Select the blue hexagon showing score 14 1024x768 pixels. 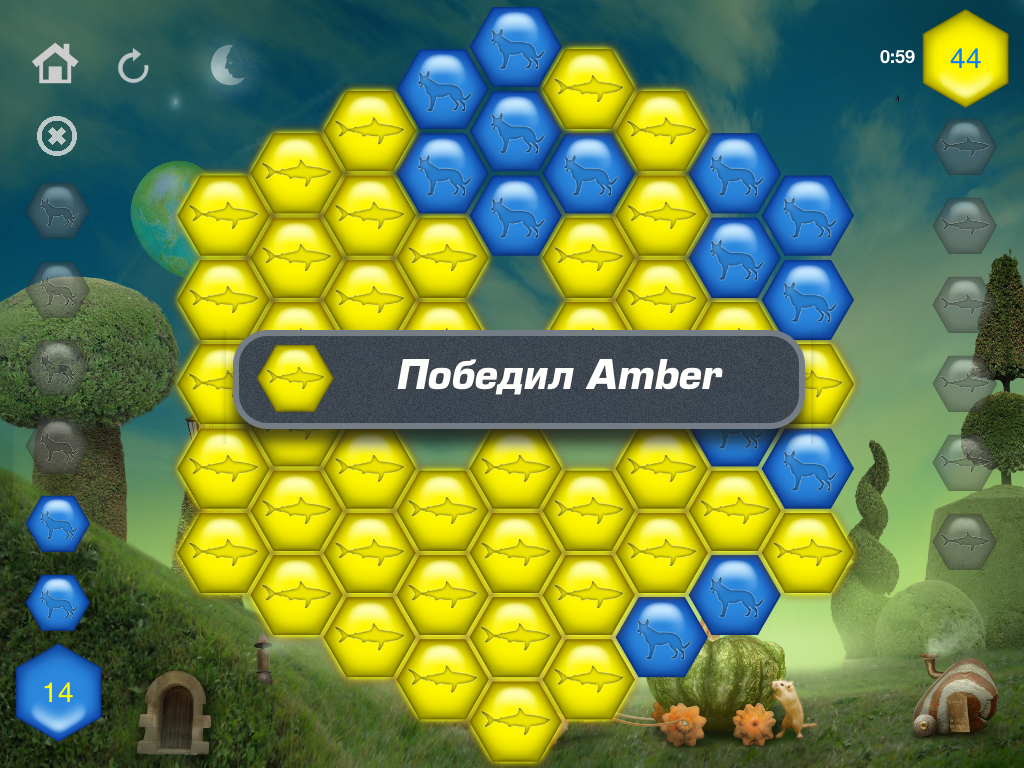coord(58,692)
